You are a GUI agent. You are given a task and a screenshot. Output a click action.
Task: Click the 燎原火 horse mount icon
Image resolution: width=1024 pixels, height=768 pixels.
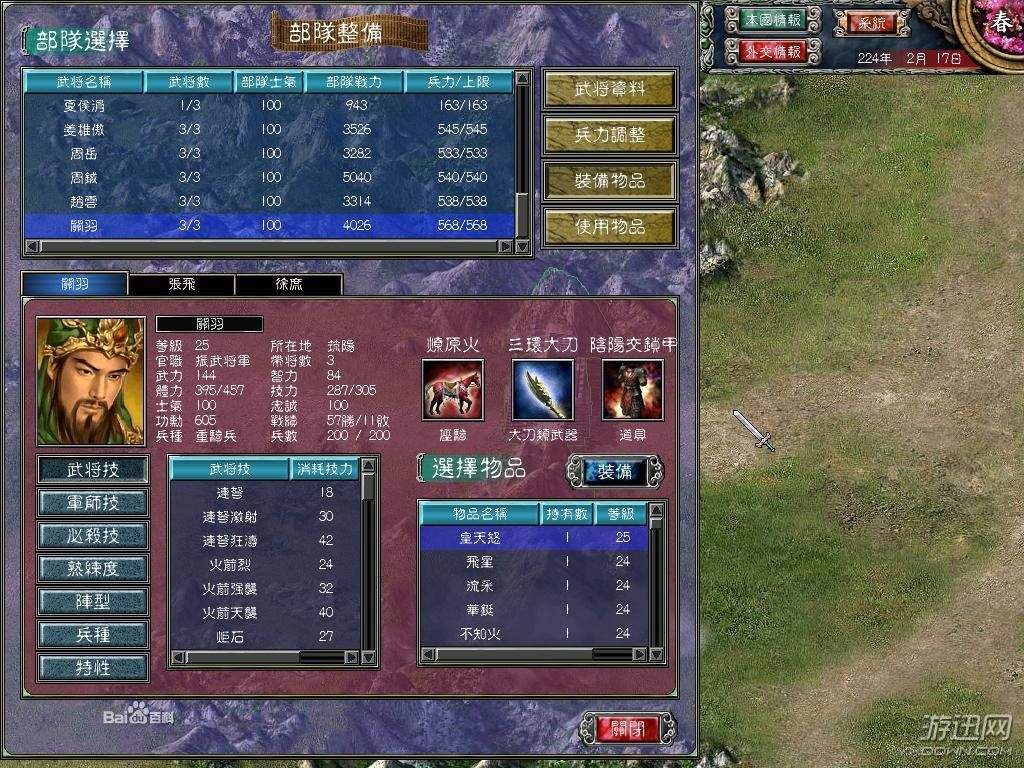click(453, 390)
